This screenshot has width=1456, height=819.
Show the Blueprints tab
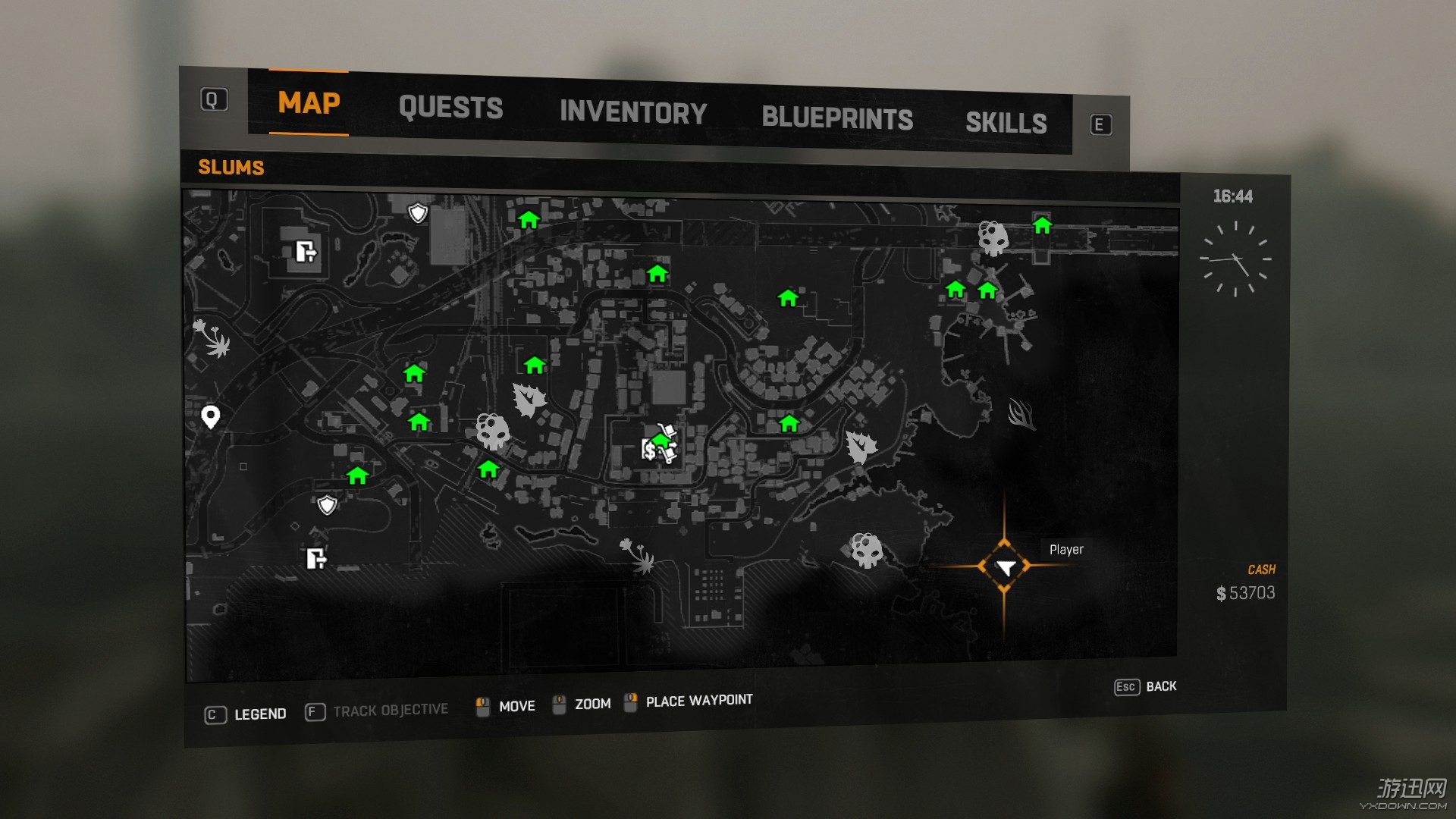click(x=837, y=118)
